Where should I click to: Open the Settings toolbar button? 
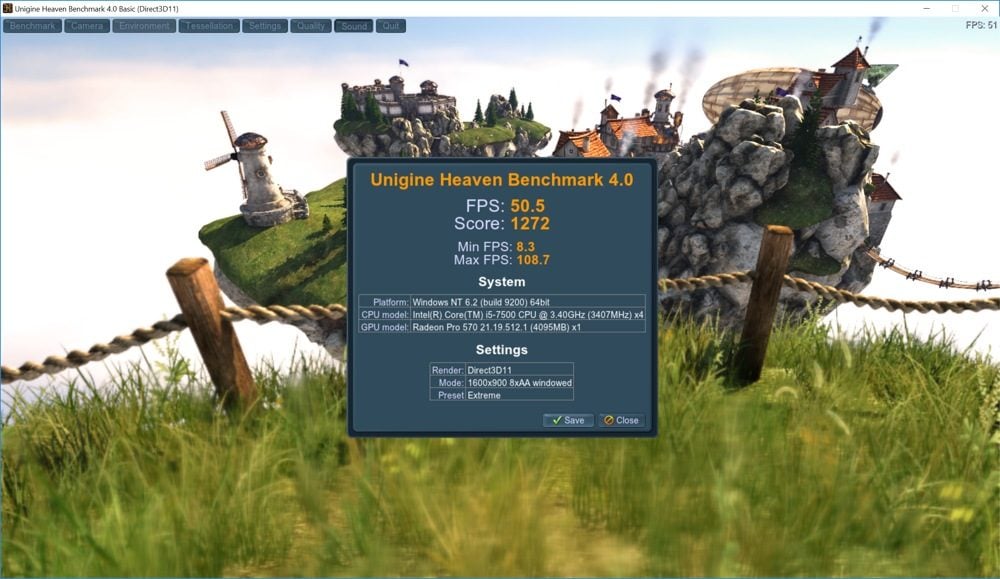point(264,26)
